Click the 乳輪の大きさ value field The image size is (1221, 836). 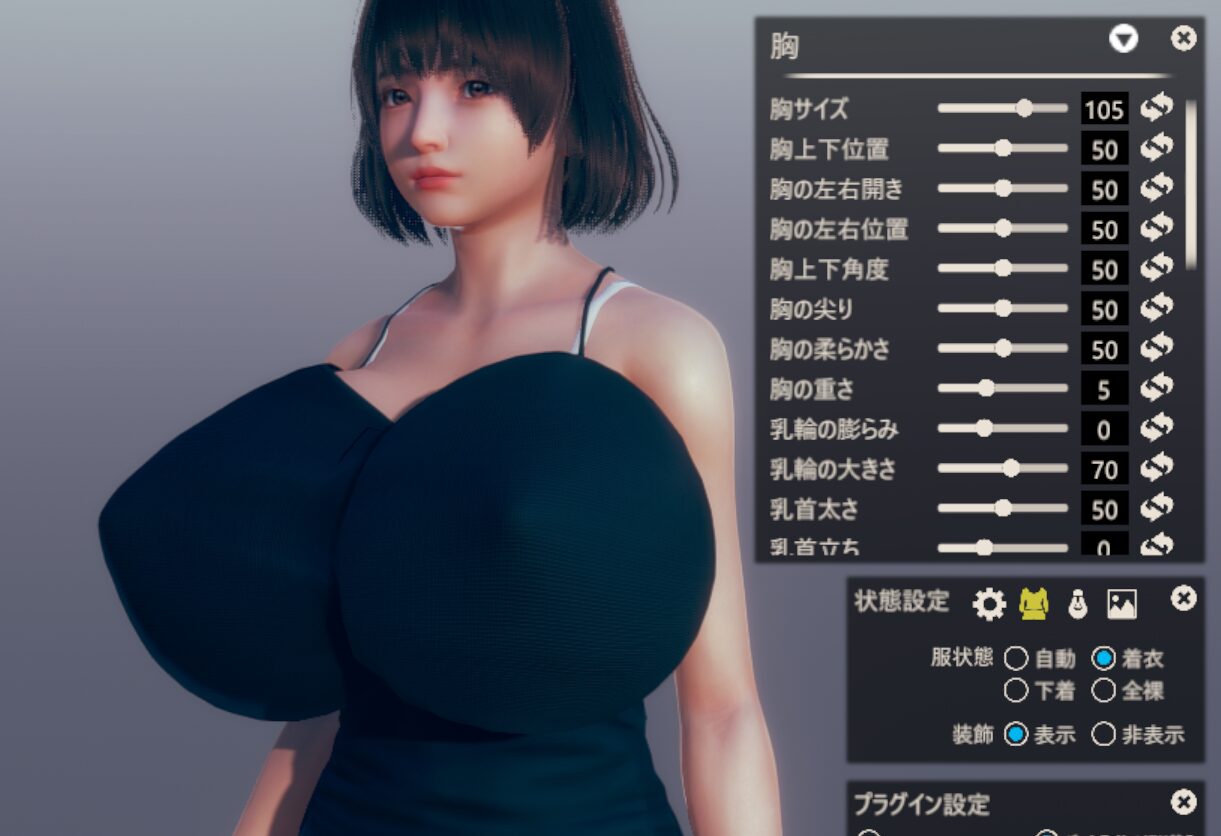pos(1104,469)
